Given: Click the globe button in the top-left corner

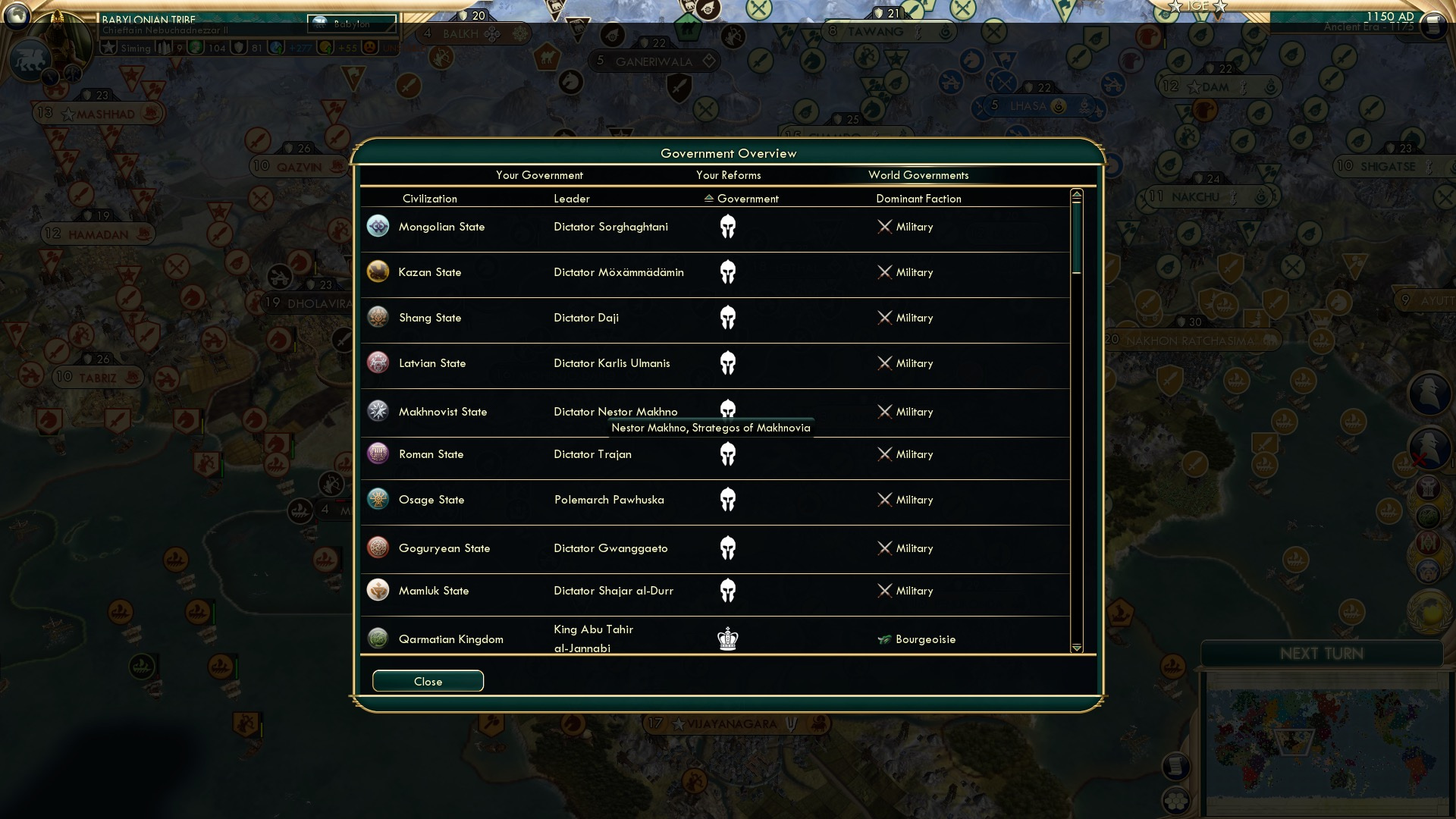Looking at the screenshot, I should (16, 17).
